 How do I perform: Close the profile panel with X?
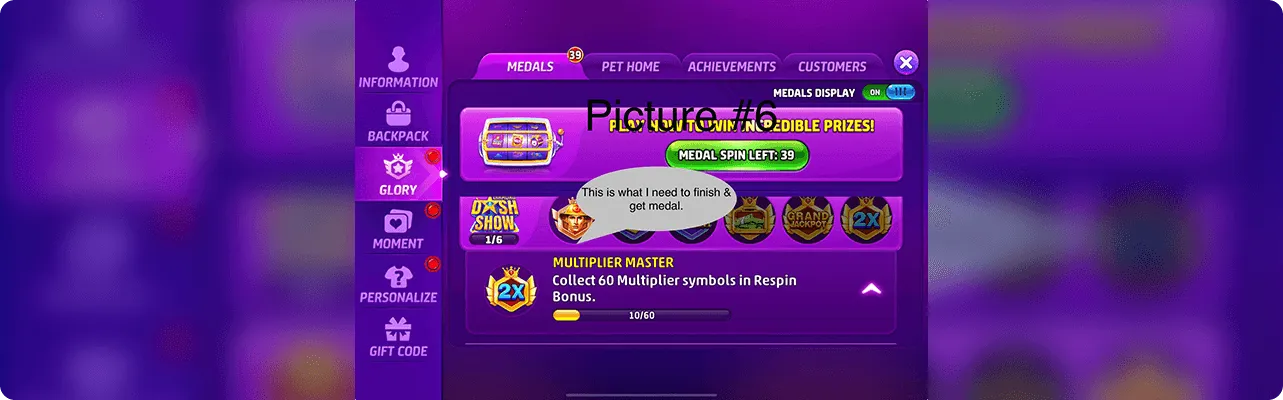[905, 63]
